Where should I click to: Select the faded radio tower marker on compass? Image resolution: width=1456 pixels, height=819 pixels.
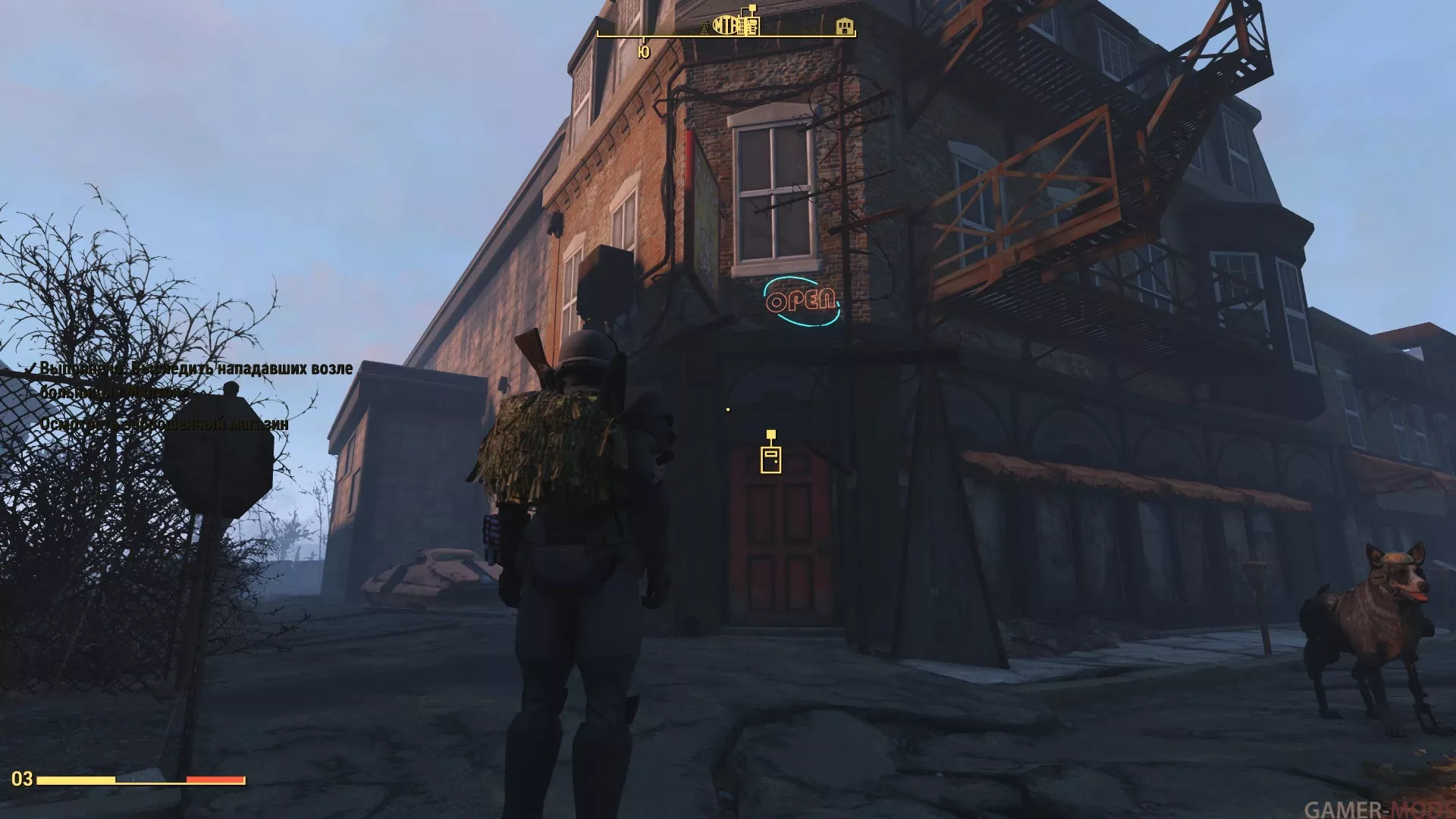click(x=704, y=28)
